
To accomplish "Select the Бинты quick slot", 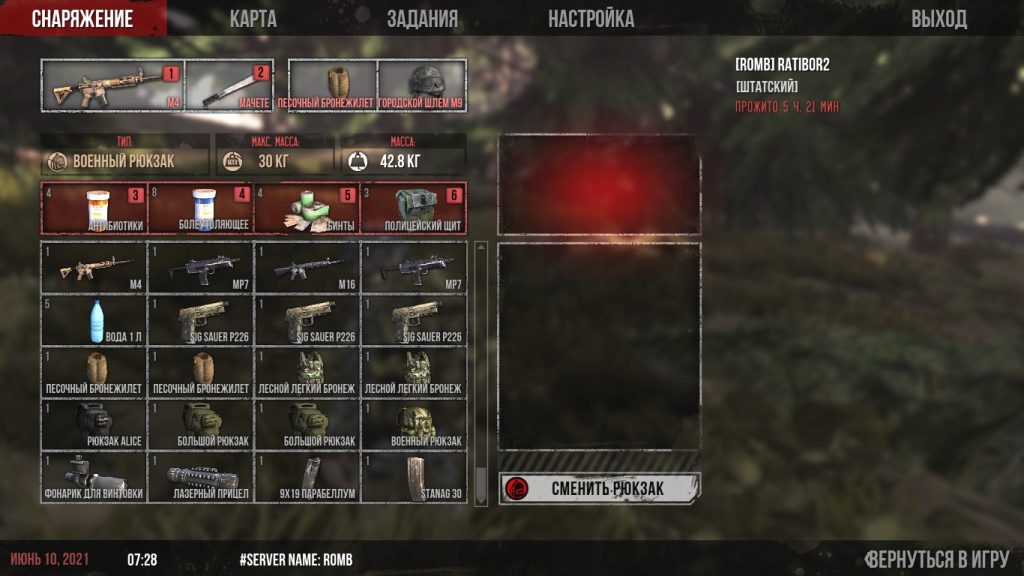I will click(x=308, y=208).
